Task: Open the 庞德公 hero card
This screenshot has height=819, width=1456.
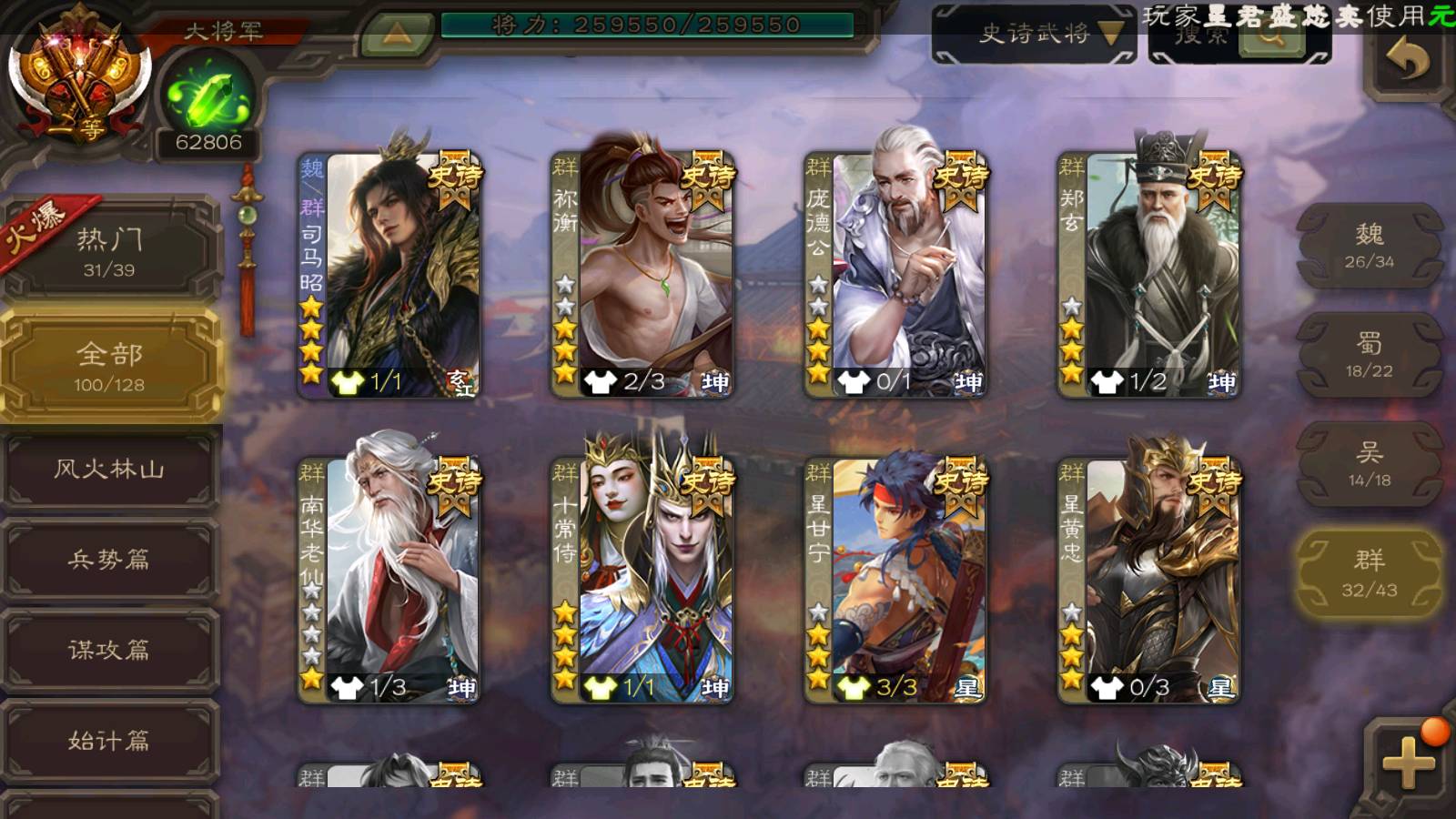Action: point(896,275)
